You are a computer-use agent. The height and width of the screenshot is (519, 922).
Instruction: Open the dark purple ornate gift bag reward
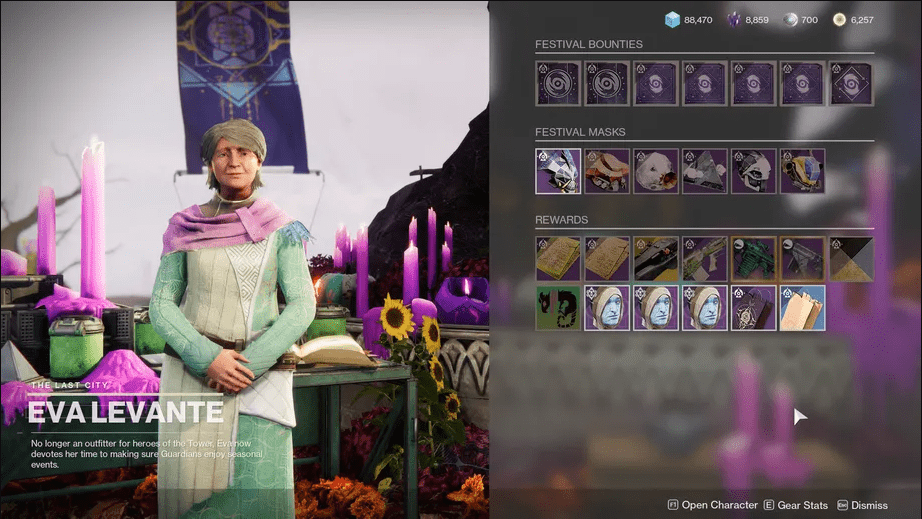753,308
